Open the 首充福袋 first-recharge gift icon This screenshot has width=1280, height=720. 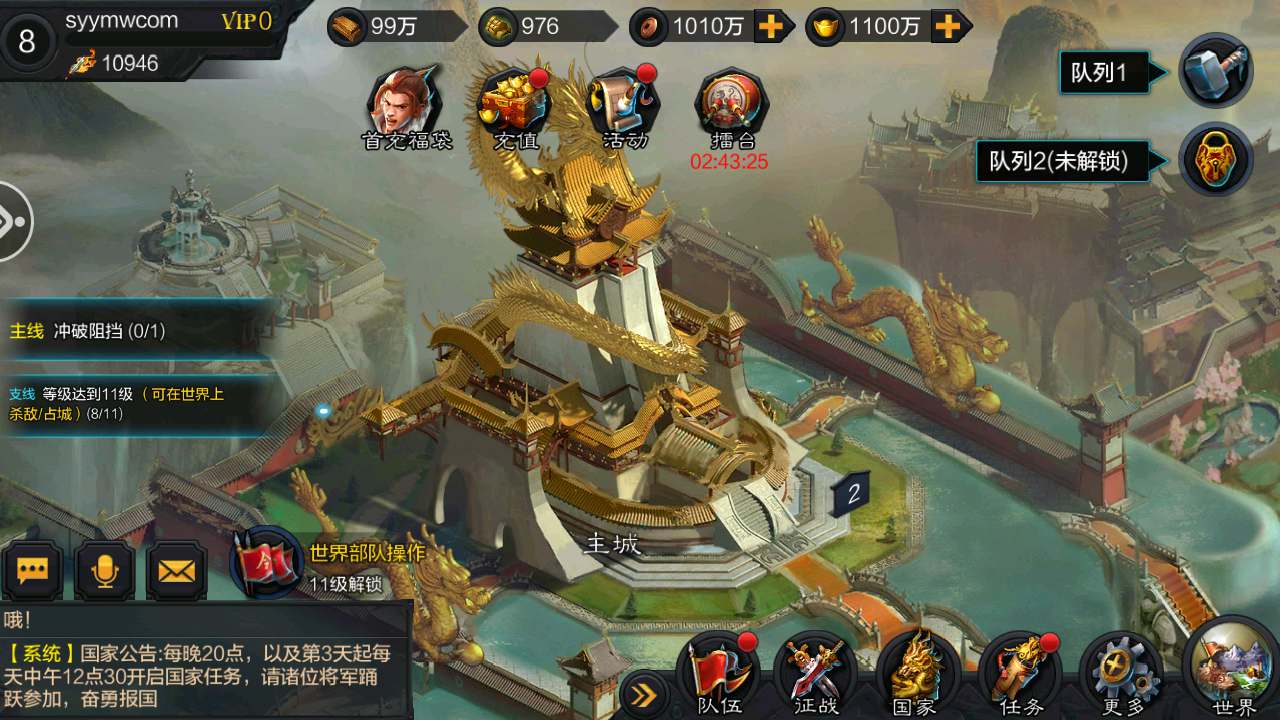405,102
